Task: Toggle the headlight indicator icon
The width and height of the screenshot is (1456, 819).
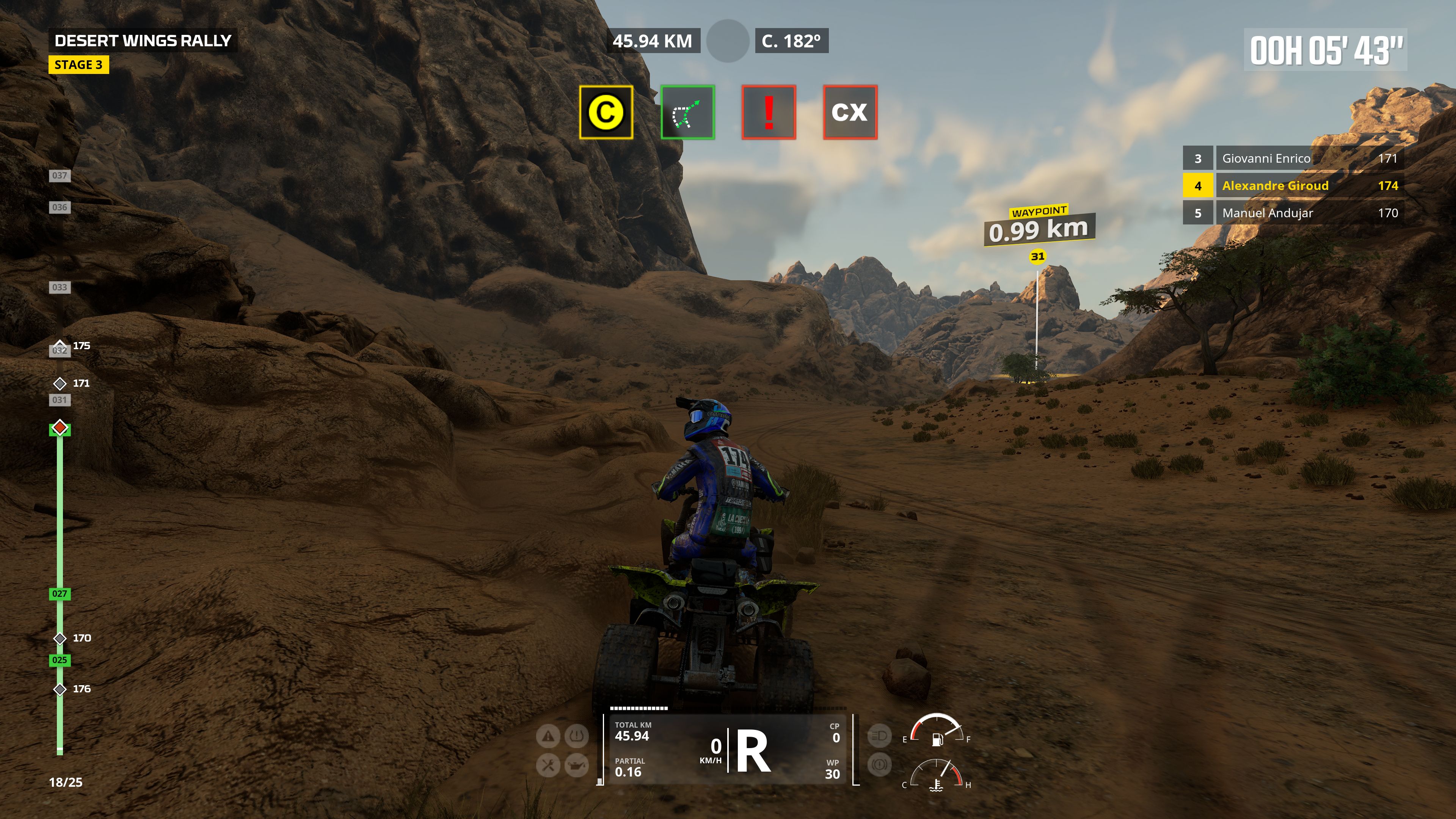Action: coord(879,736)
